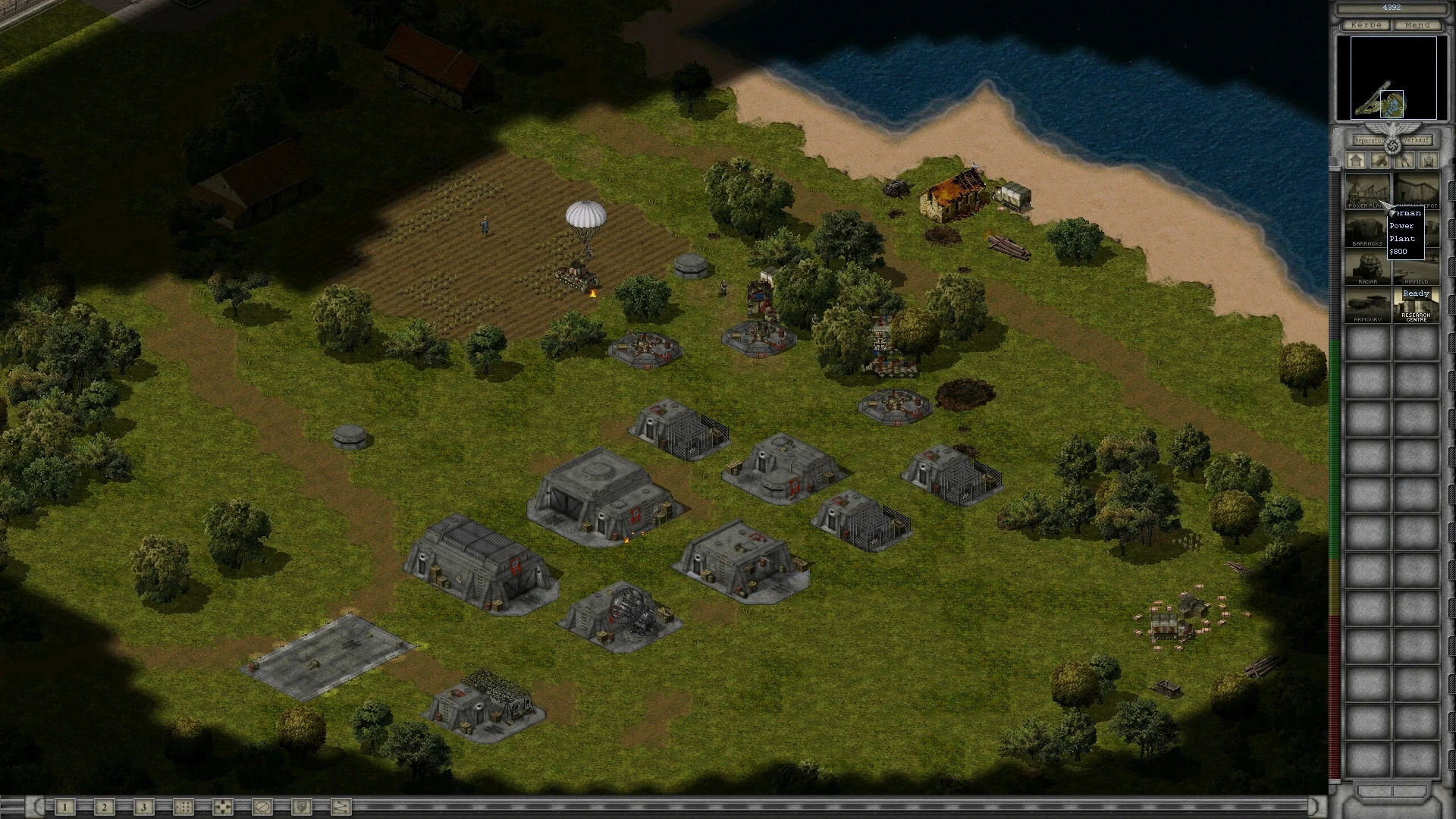Select the Radar build icon
This screenshot has width=1456, height=819.
pyautogui.click(x=1367, y=267)
